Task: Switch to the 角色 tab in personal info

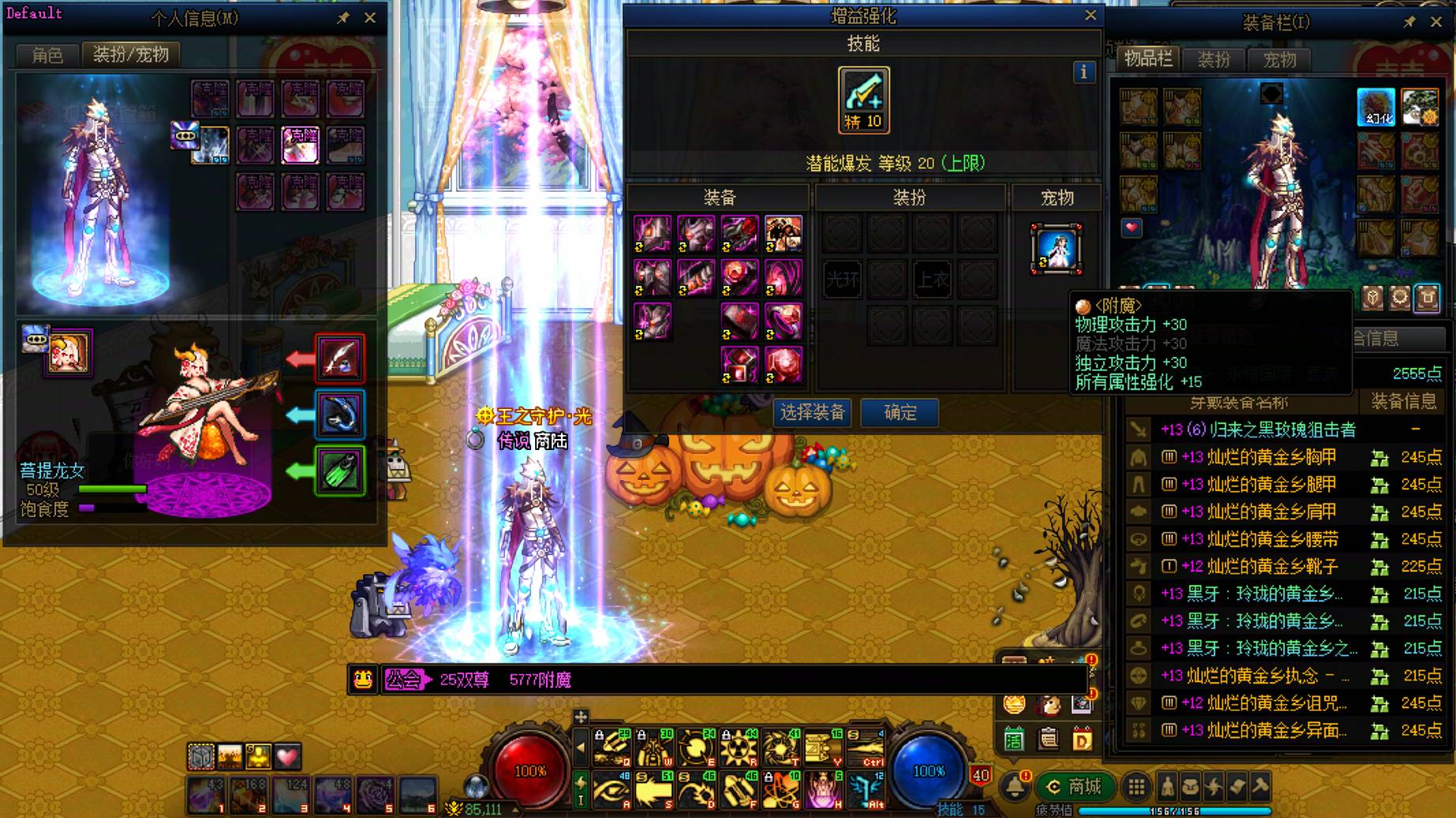Action: 46,55
